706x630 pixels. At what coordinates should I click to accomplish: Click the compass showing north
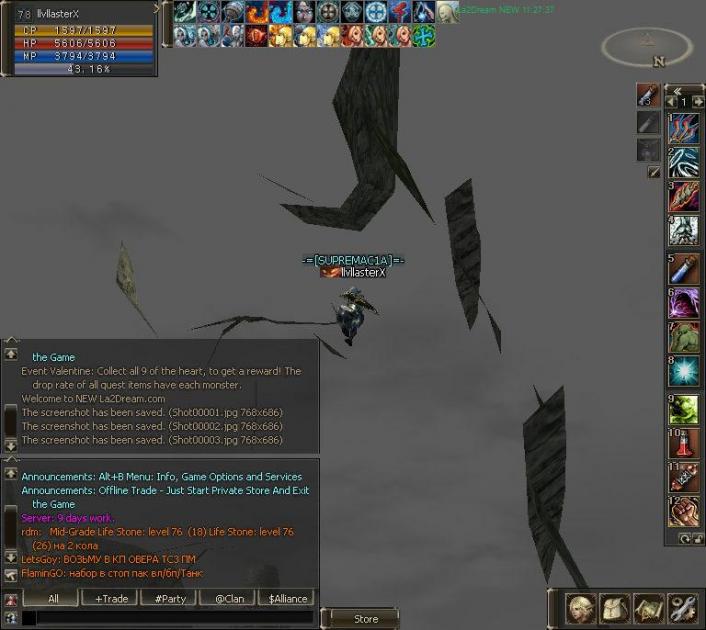[x=647, y=46]
